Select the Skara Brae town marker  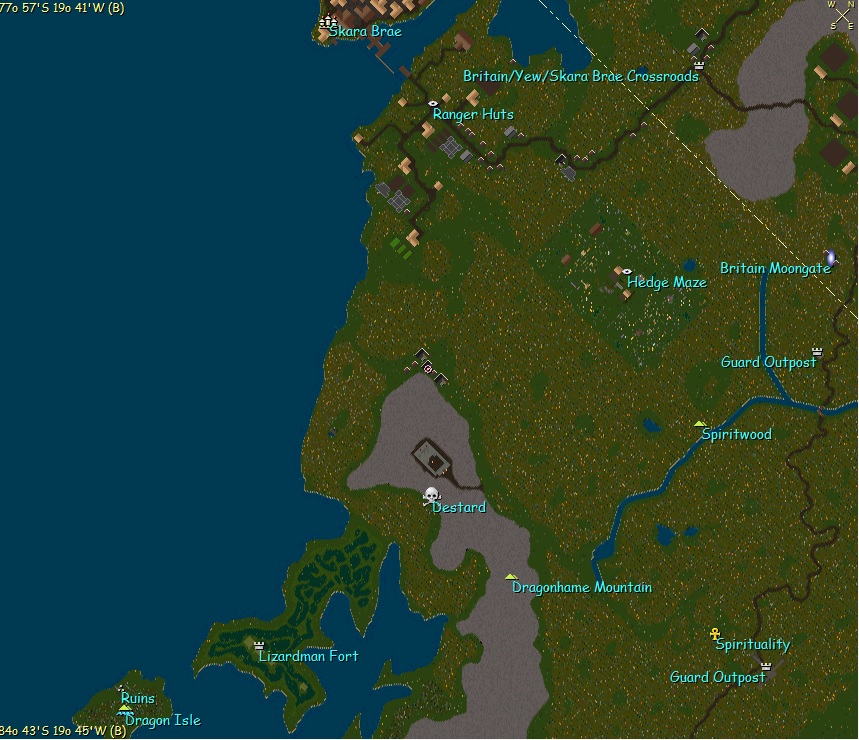click(327, 21)
